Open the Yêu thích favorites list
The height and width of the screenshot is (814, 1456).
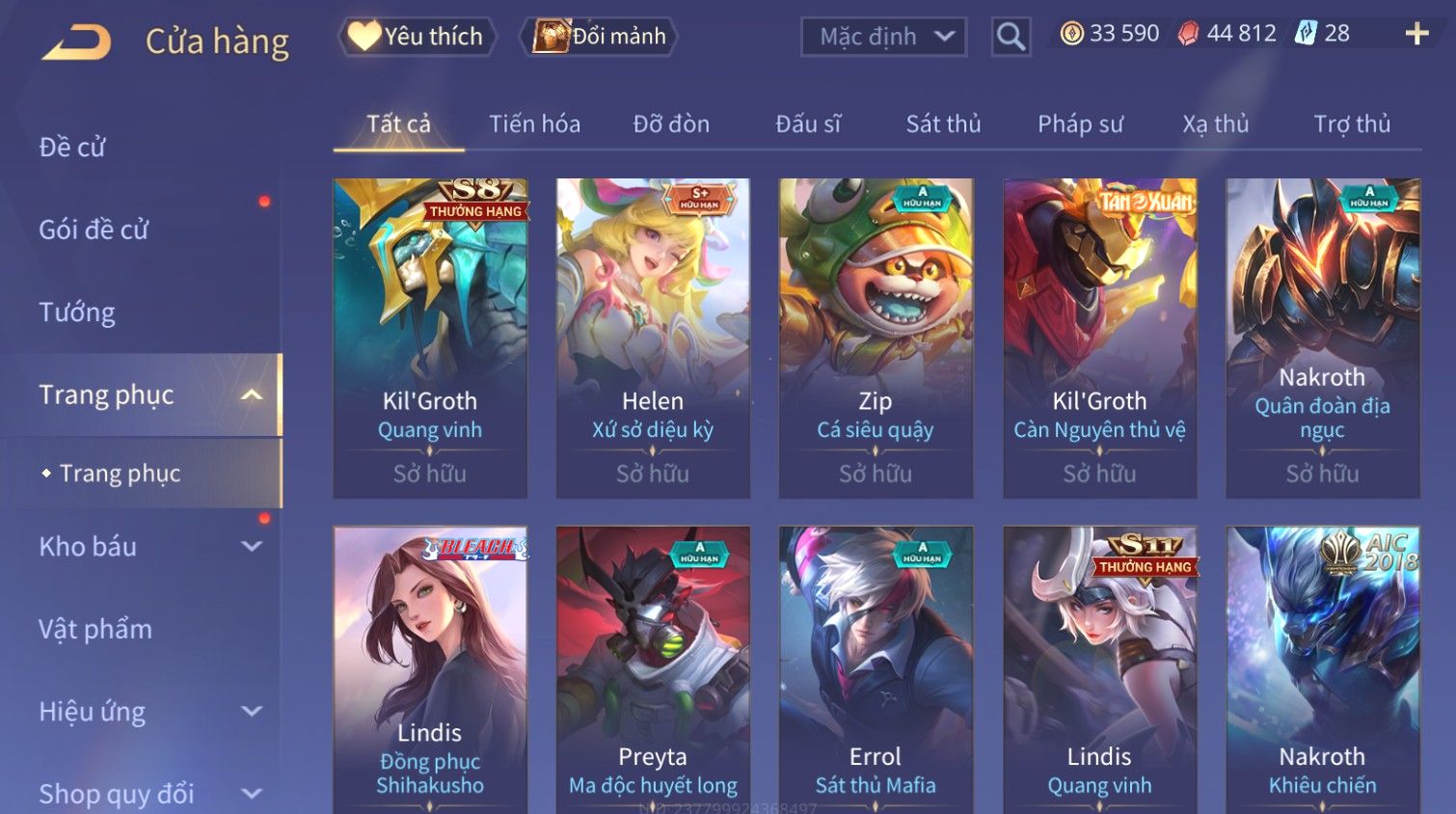tap(417, 37)
